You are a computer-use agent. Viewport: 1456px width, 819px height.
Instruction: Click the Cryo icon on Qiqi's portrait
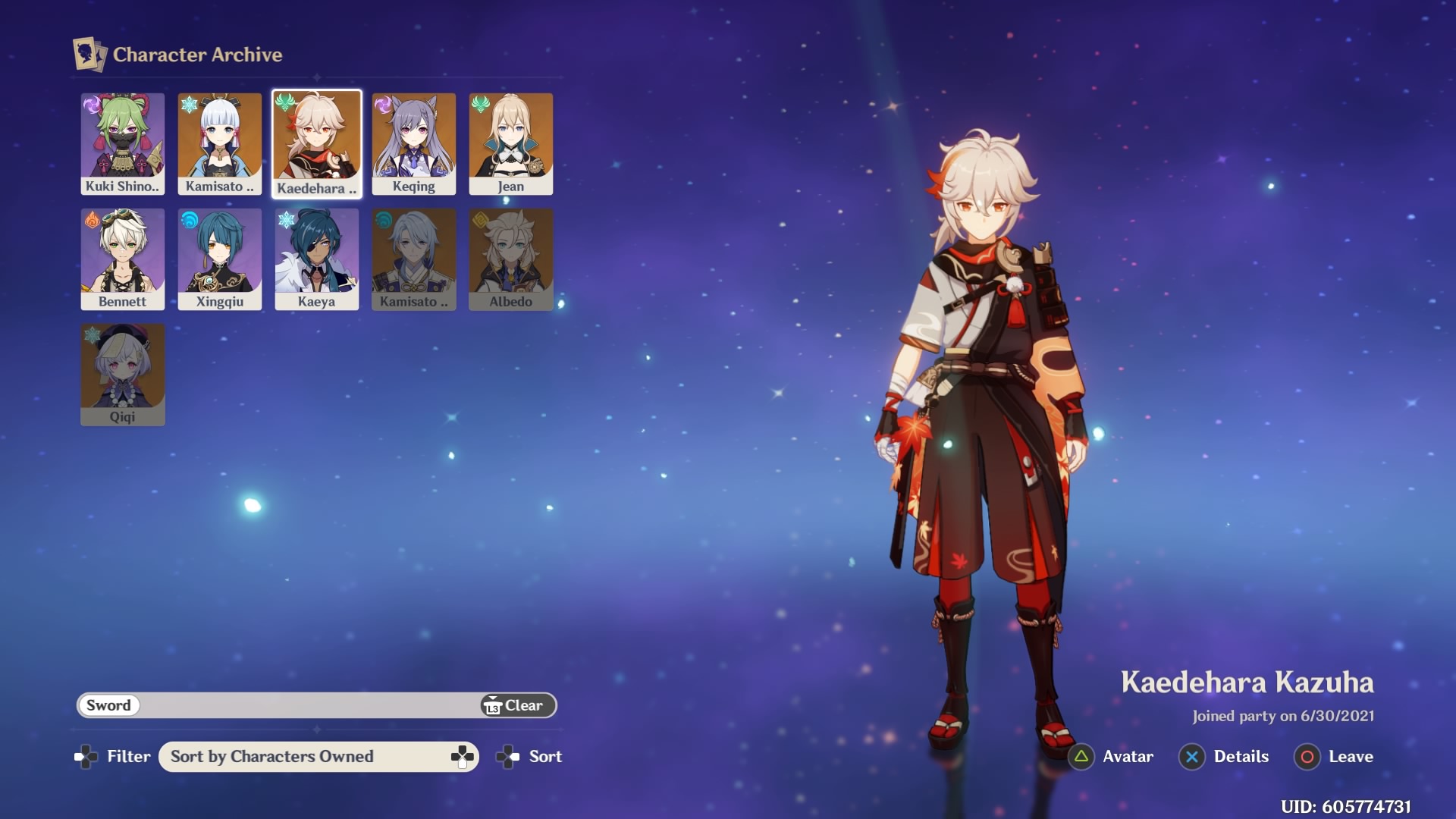coord(93,335)
